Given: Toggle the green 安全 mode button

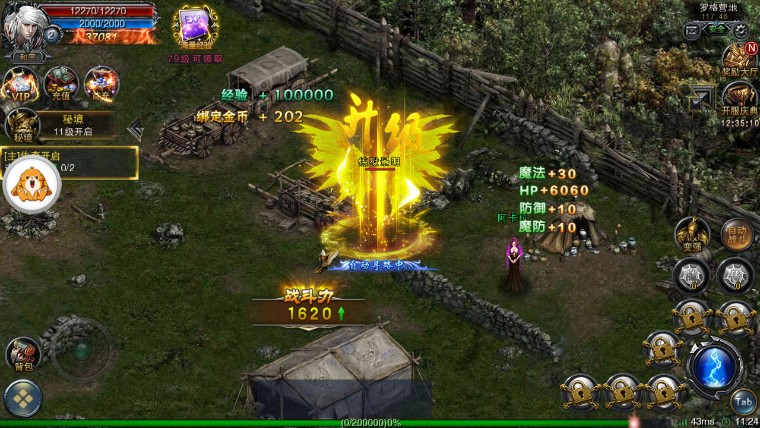Looking at the screenshot, I should 716,31.
